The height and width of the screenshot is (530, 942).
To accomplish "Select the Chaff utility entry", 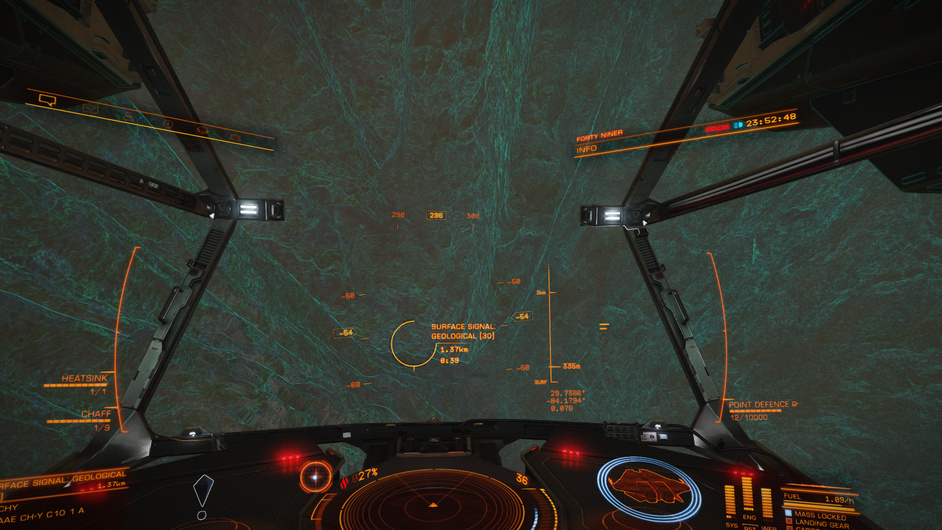I will 95,414.
